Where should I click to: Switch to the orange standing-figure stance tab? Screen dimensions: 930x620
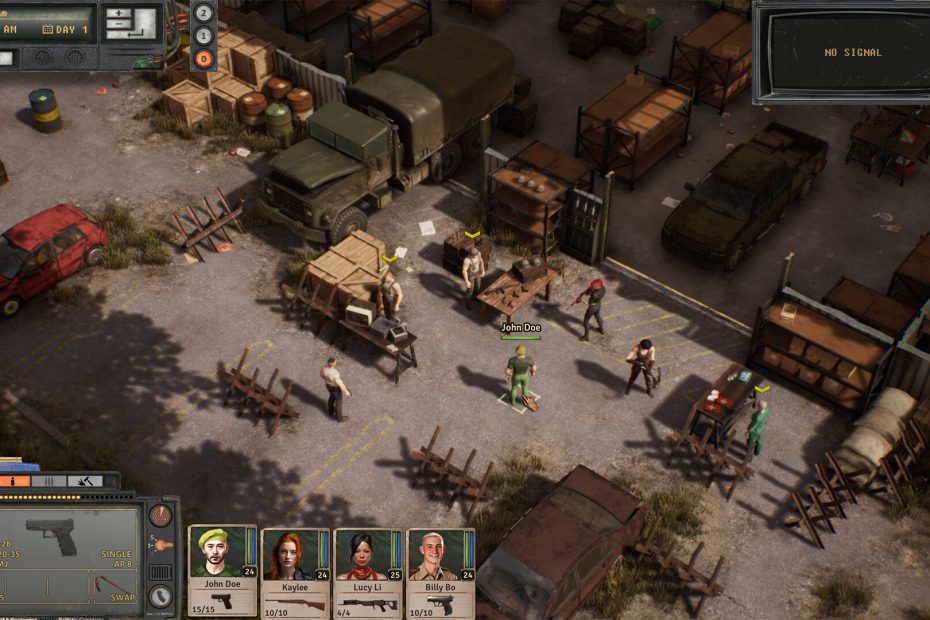pos(15,481)
